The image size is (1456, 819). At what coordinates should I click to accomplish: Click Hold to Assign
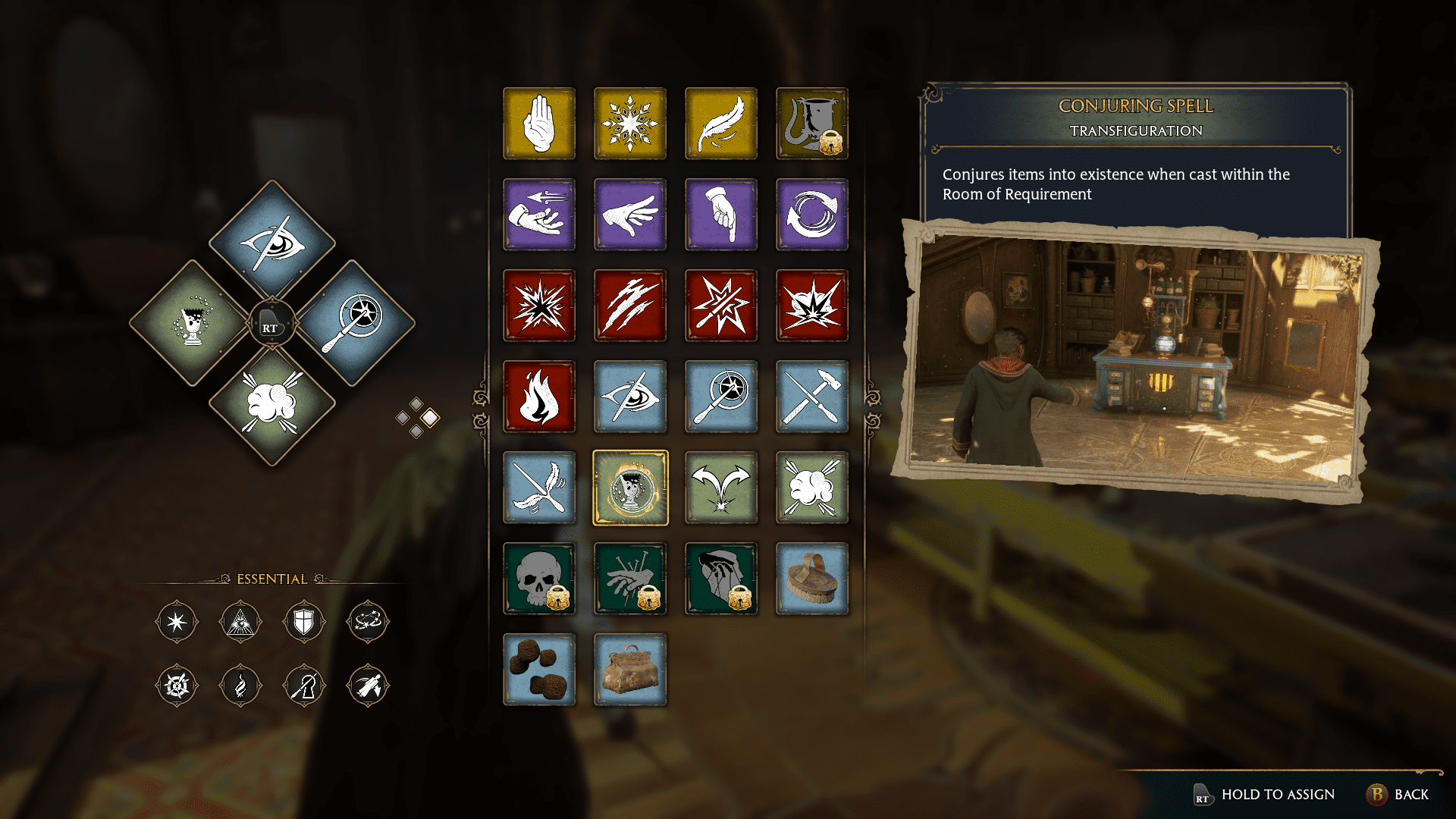coord(1277,795)
